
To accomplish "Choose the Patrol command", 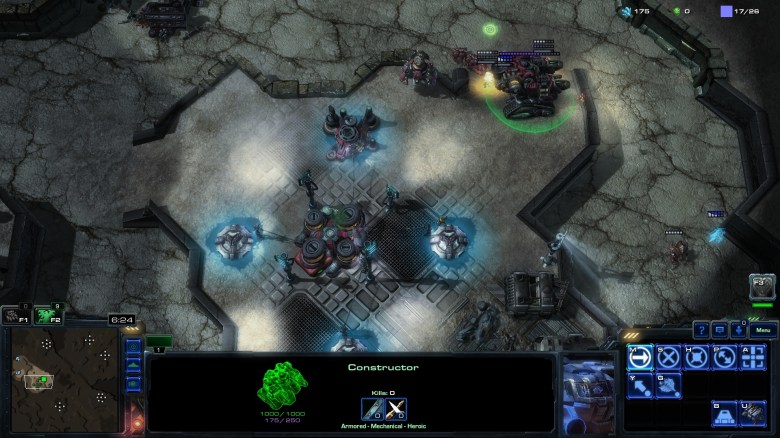I will click(x=723, y=357).
